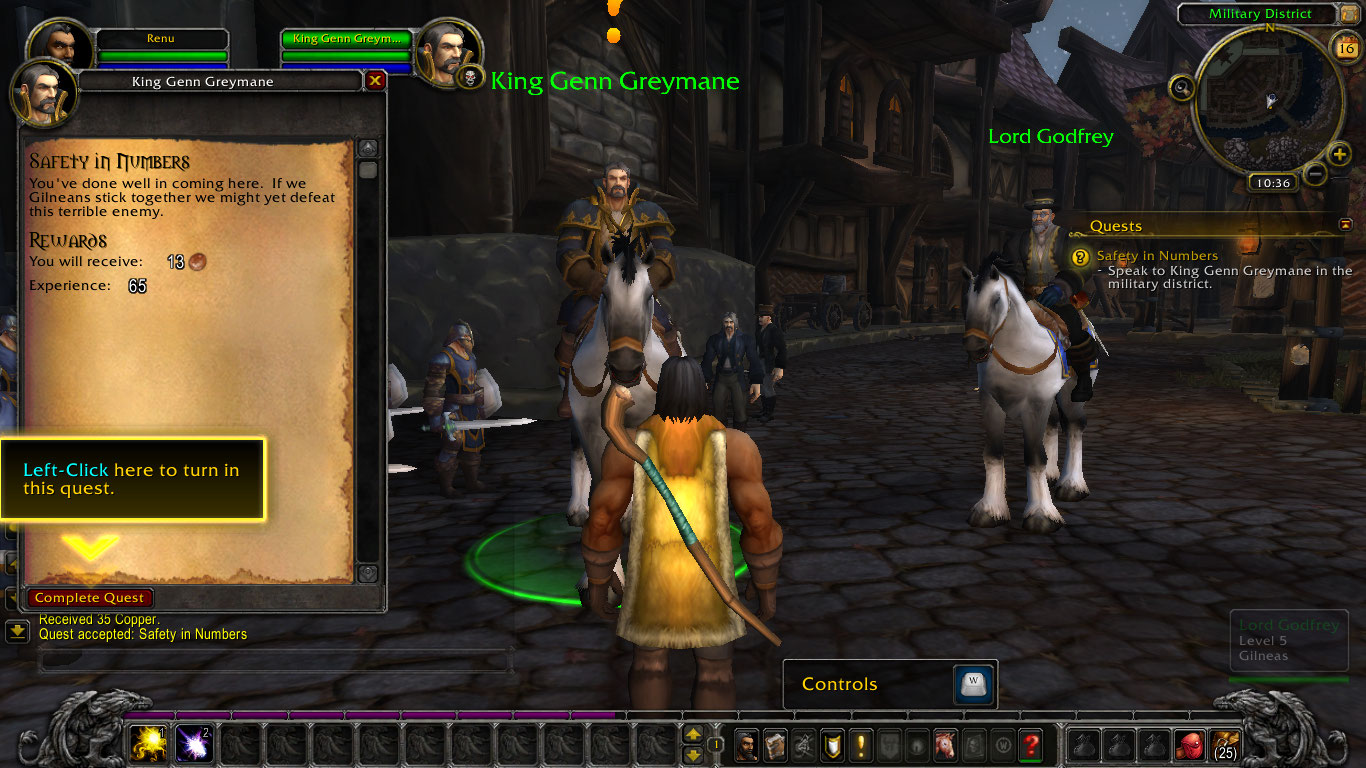The width and height of the screenshot is (1366, 768).
Task: Close the King Genn Greymane quest window
Action: point(375,81)
